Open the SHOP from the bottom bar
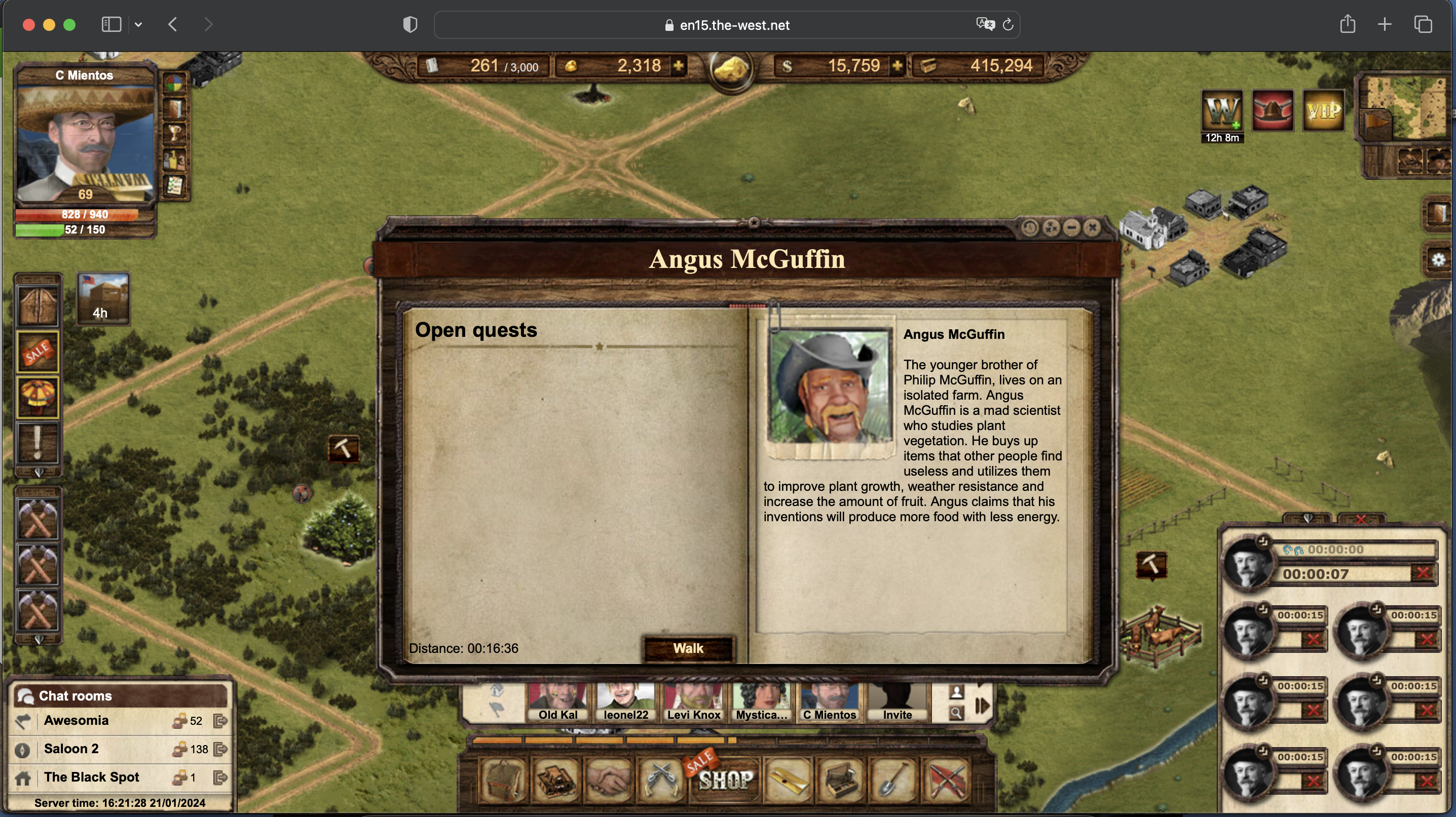 (x=726, y=780)
